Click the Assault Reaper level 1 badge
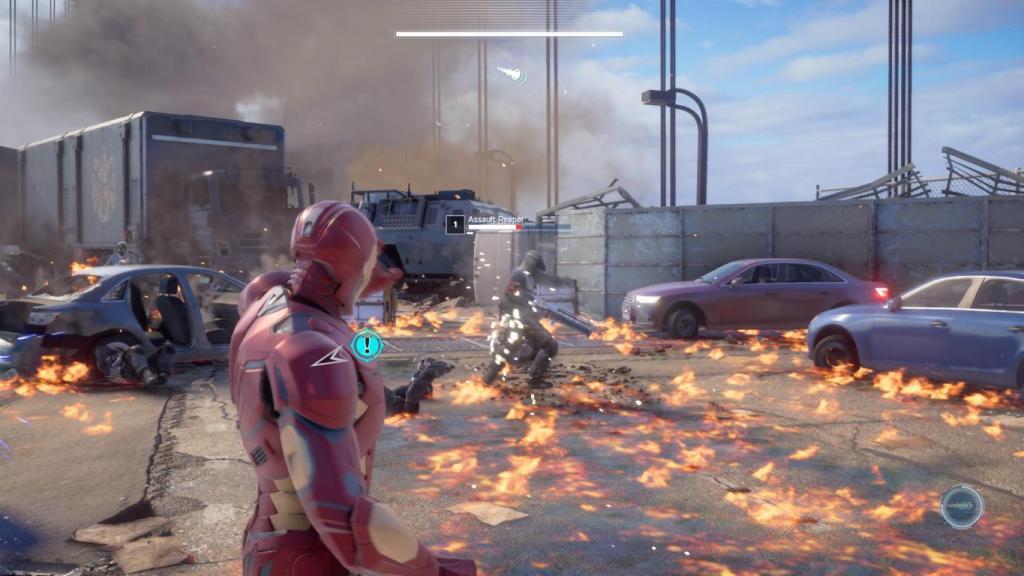This screenshot has height=576, width=1024. 455,224
